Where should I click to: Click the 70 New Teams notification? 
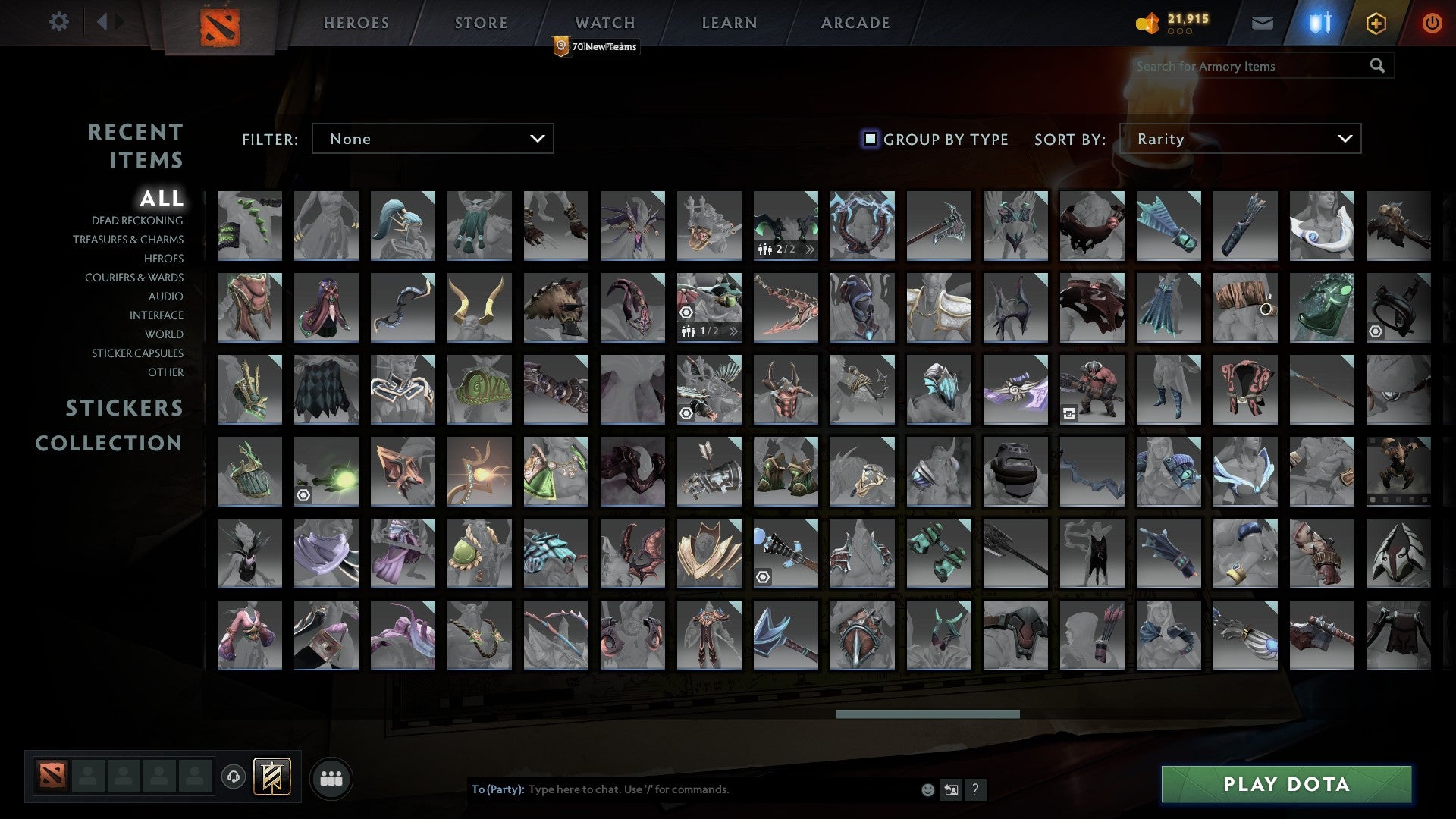[596, 46]
